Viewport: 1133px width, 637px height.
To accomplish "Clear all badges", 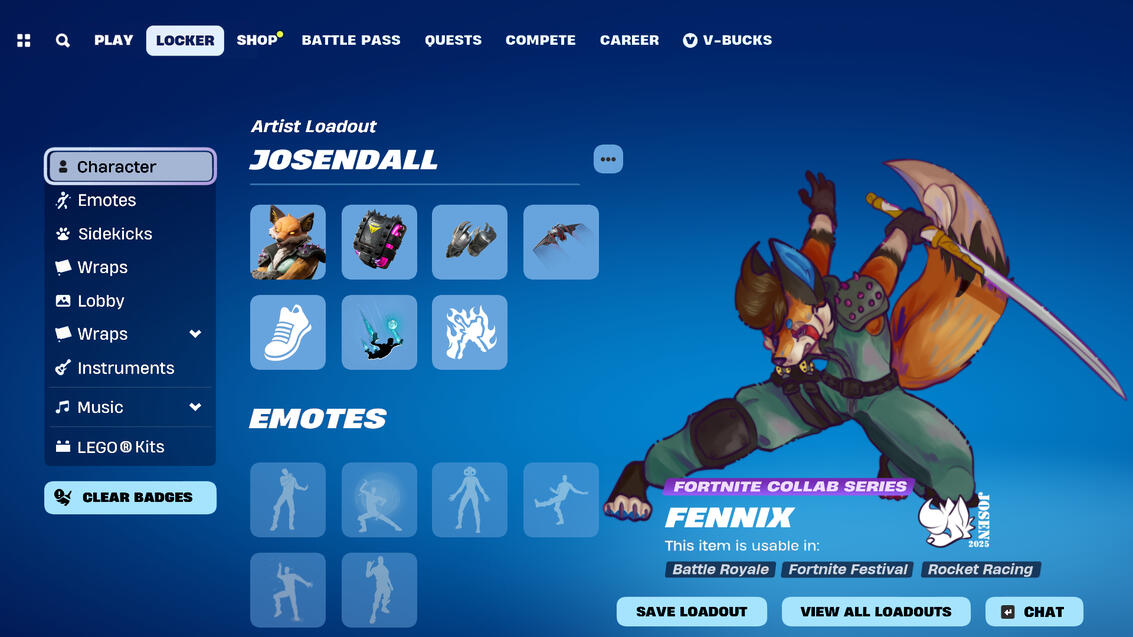I will (130, 497).
